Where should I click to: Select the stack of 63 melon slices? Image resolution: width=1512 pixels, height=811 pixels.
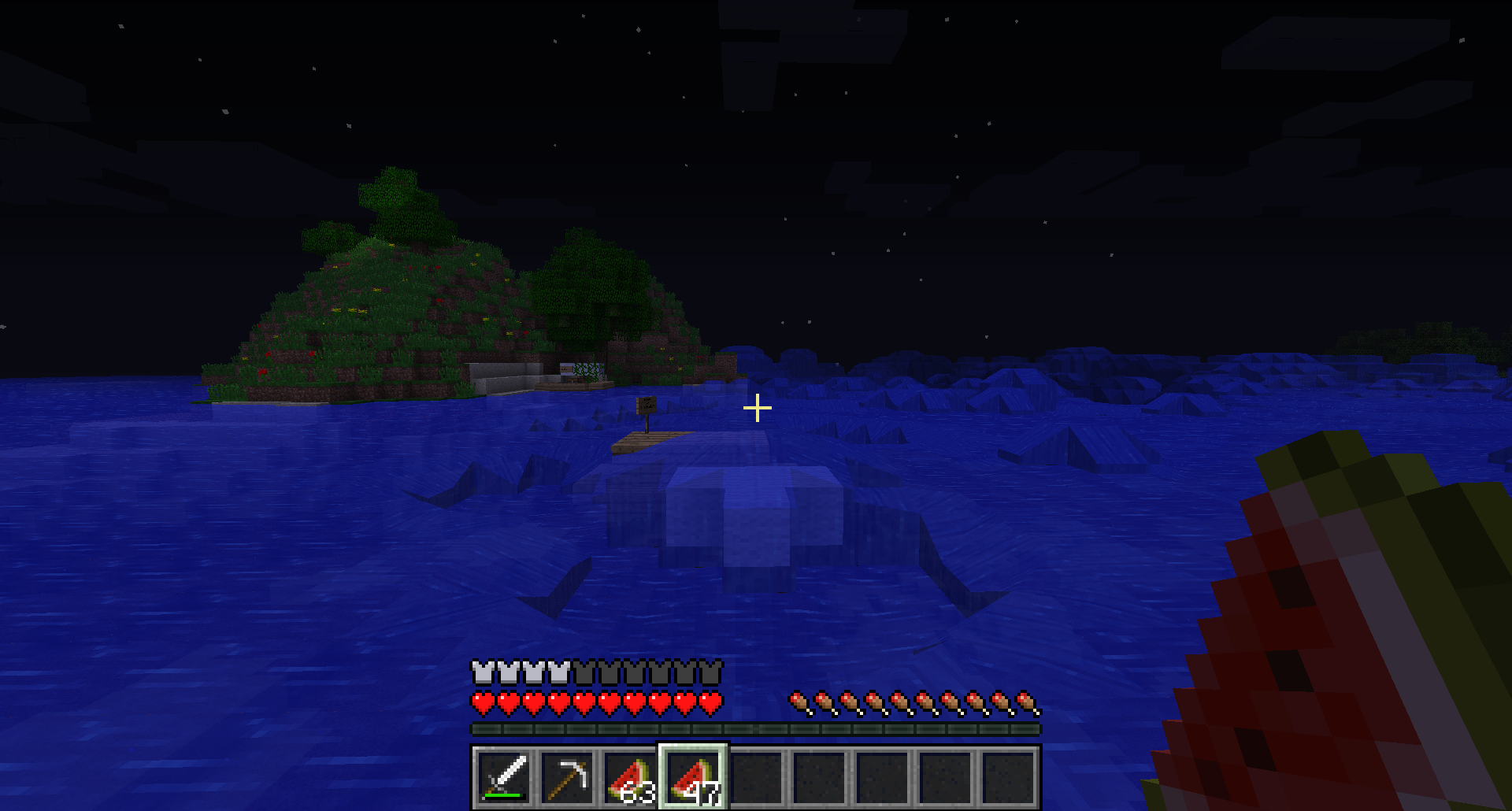(630, 777)
